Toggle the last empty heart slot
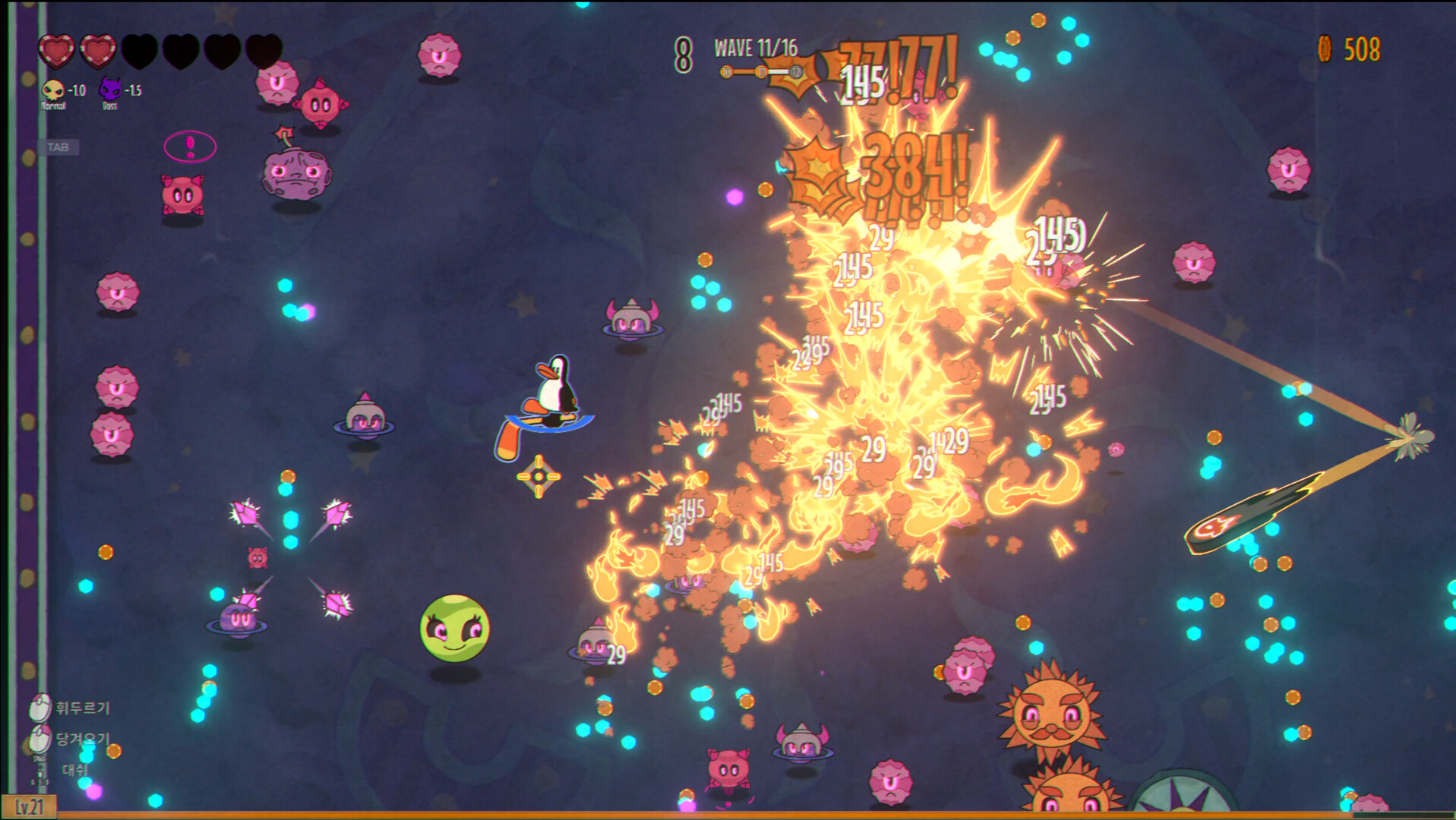Viewport: 1456px width, 820px height. click(x=261, y=50)
